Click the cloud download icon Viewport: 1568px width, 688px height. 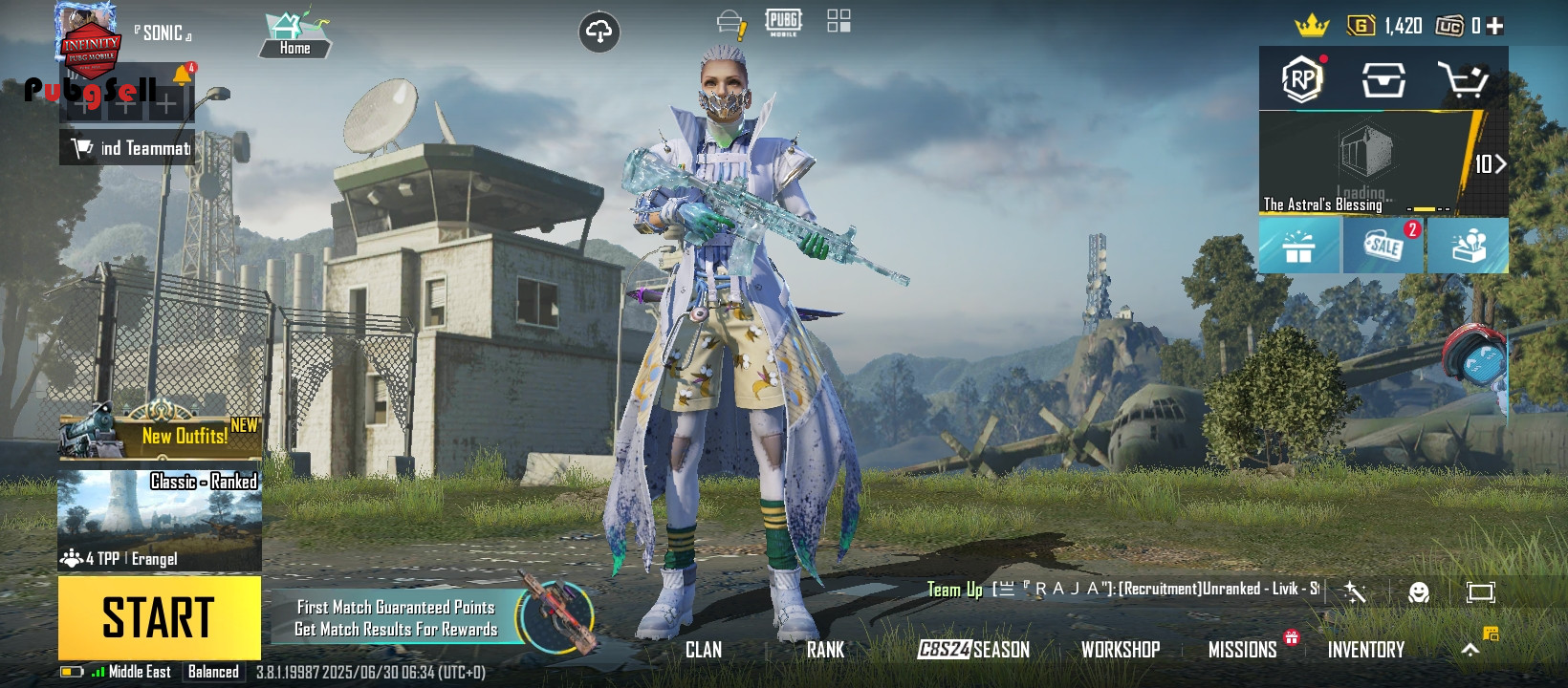tap(599, 32)
